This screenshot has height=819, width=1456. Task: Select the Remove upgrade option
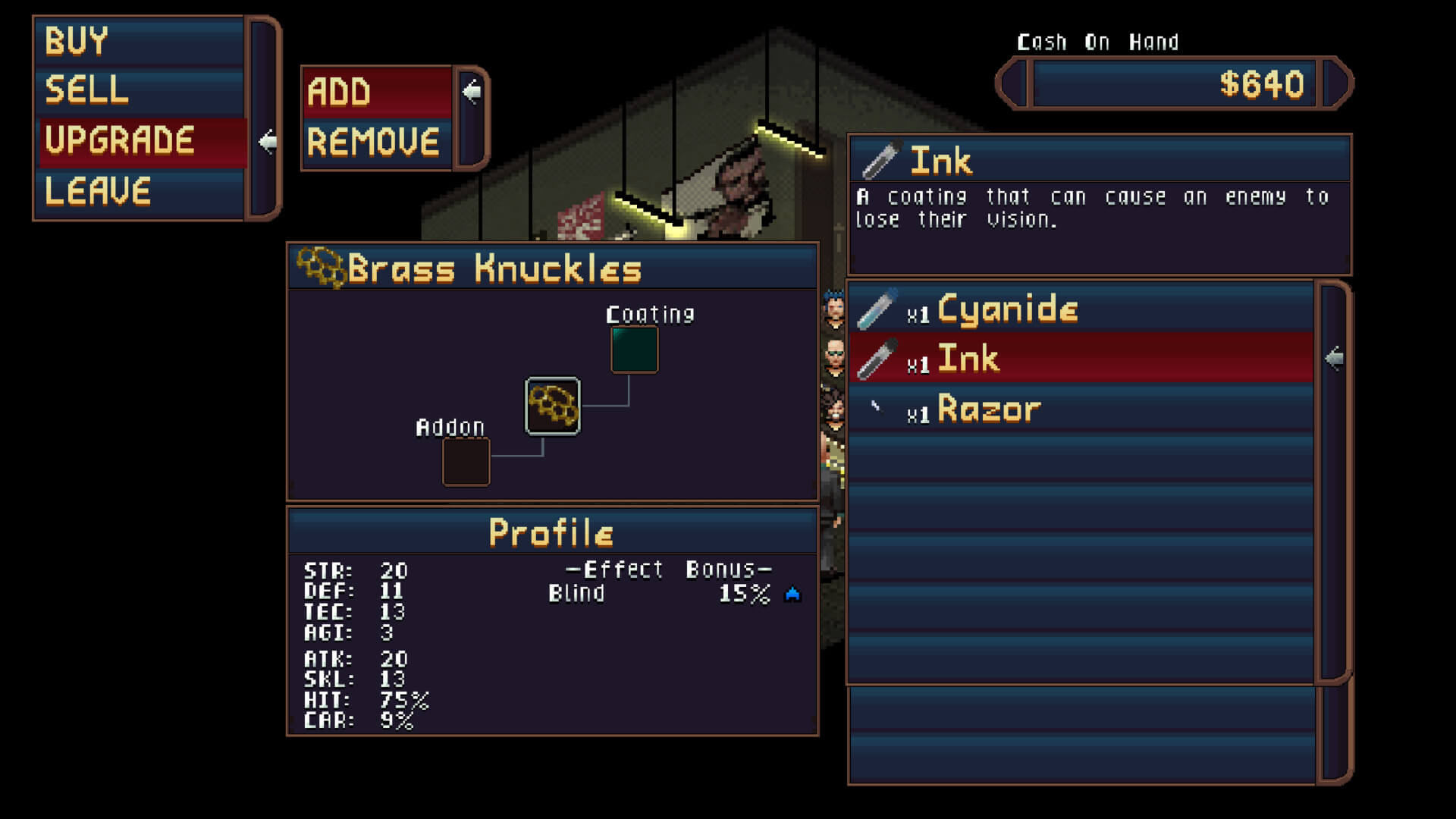click(377, 143)
